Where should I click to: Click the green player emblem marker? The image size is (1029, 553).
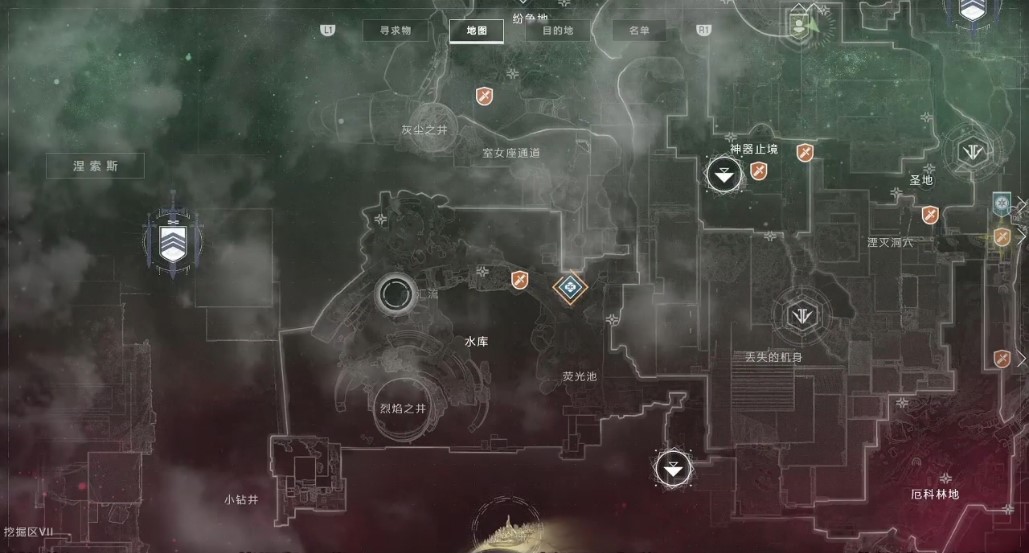[800, 22]
